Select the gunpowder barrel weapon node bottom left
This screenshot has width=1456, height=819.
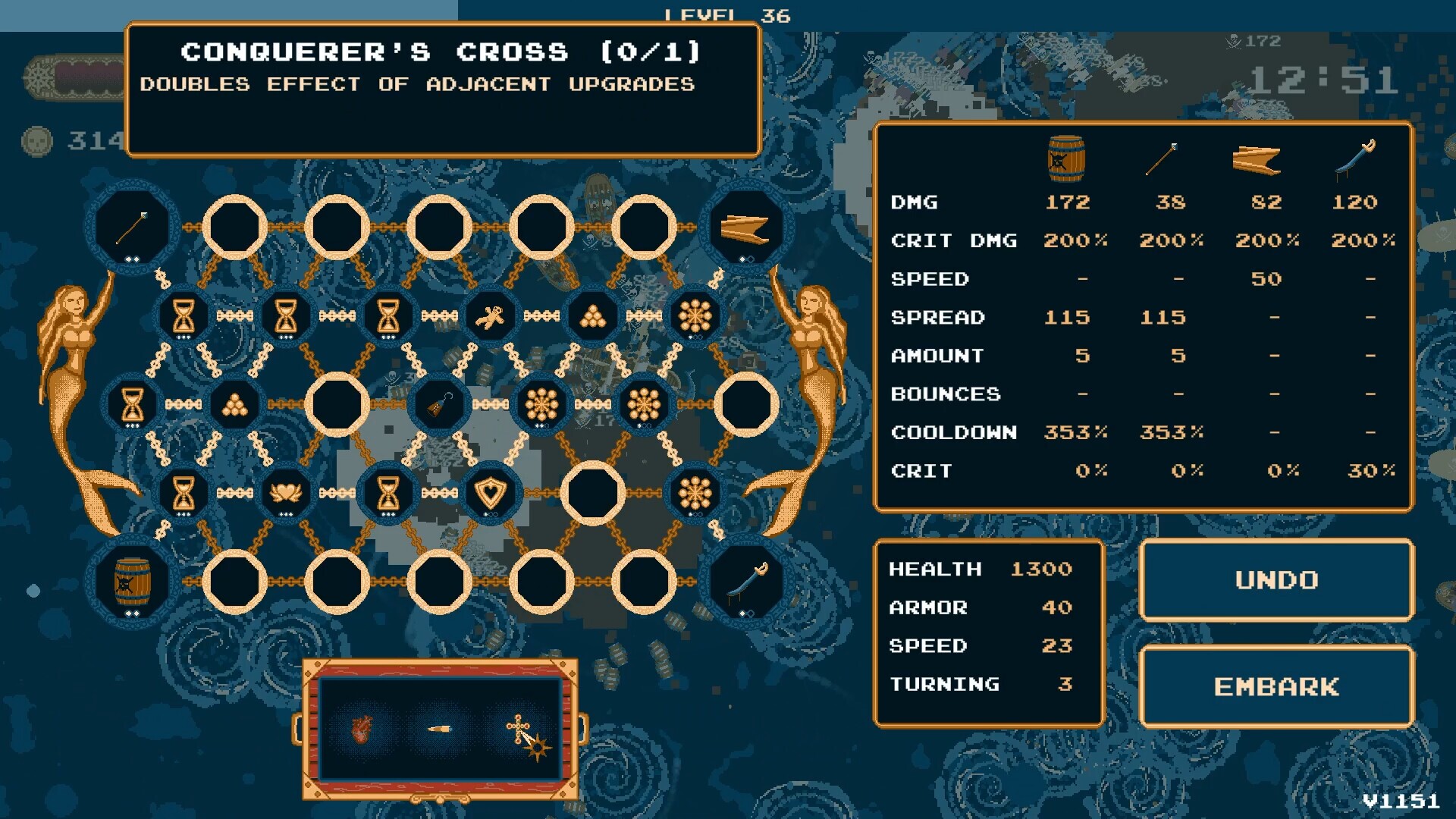(x=133, y=582)
